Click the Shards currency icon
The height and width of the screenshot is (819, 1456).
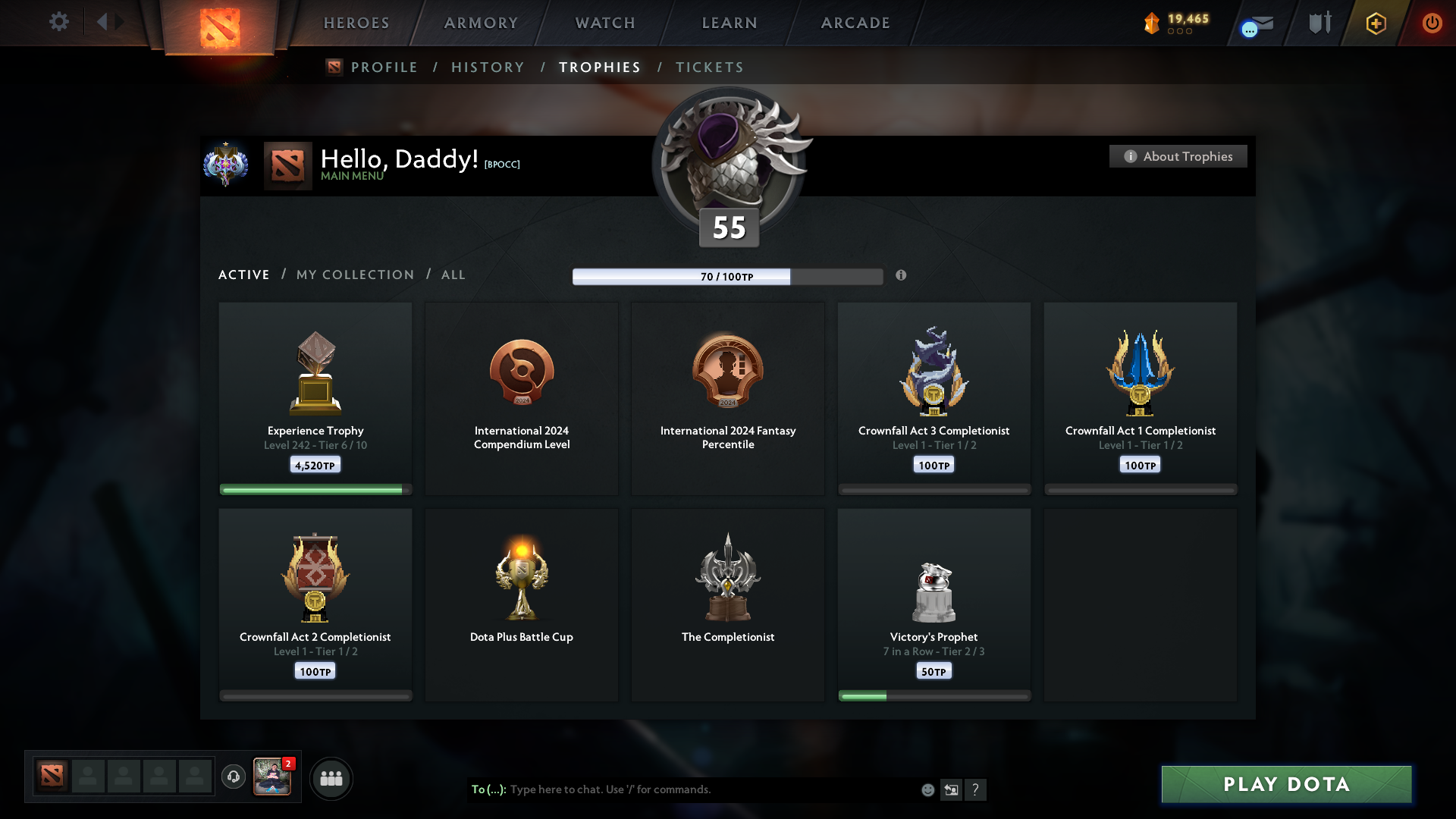coord(1153,23)
